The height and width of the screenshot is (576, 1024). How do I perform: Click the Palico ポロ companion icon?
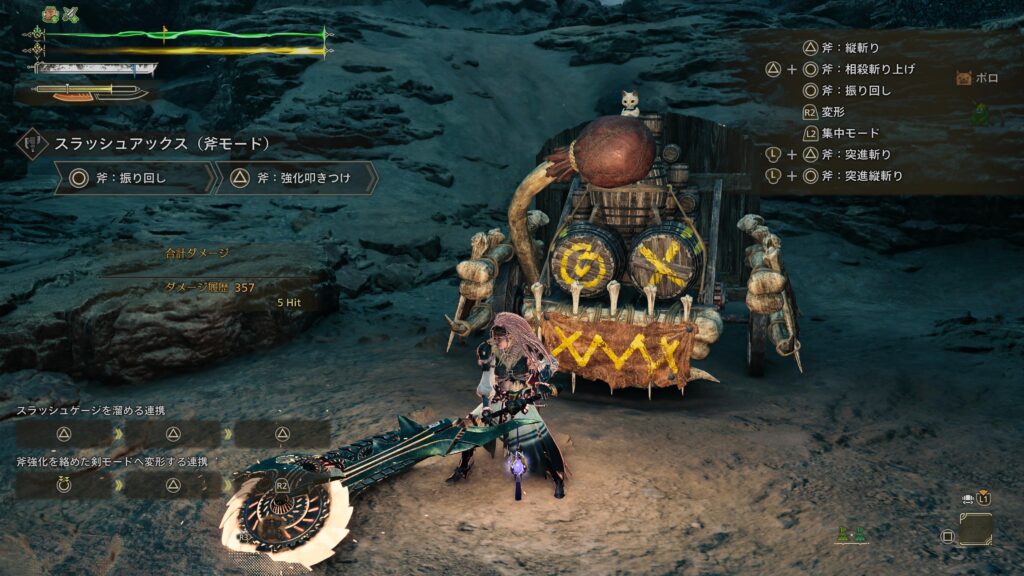click(964, 78)
